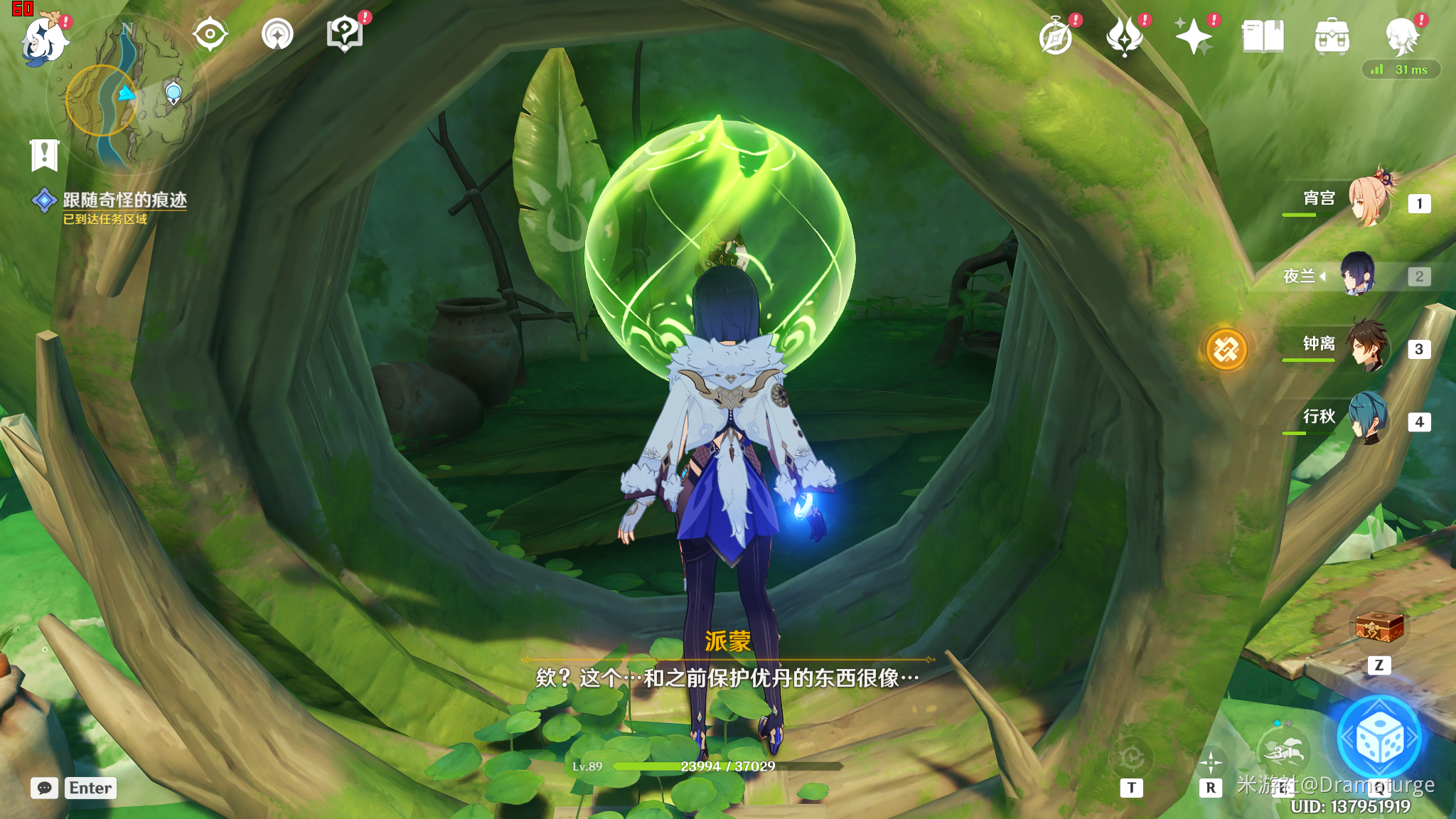
Task: Open the wish star icon
Action: pos(1194,37)
